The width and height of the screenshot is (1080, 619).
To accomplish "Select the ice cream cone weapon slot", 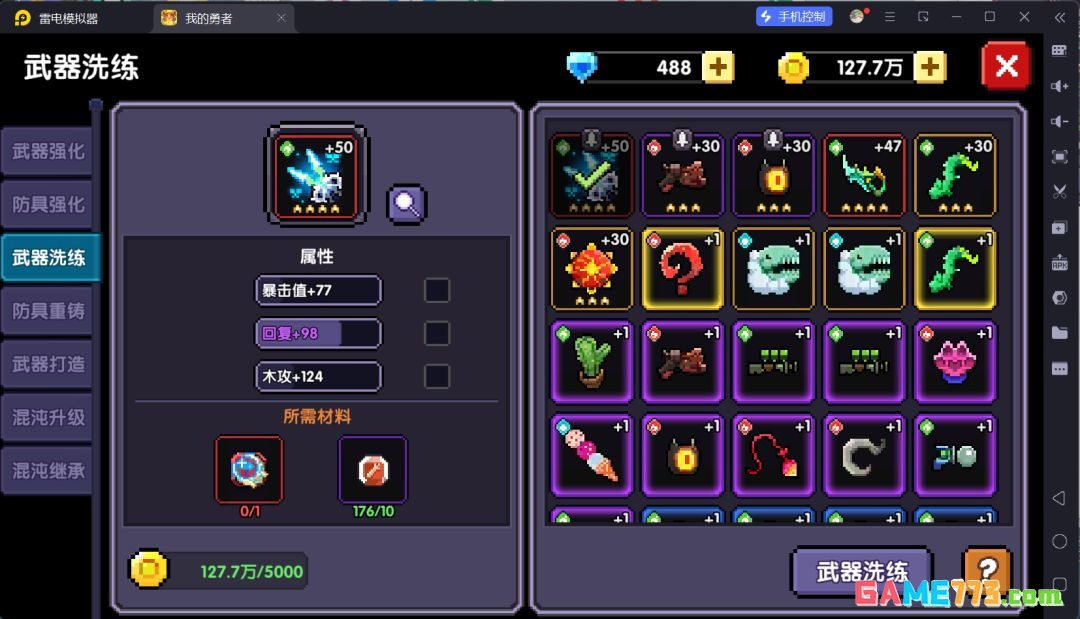I will pyautogui.click(x=591, y=454).
